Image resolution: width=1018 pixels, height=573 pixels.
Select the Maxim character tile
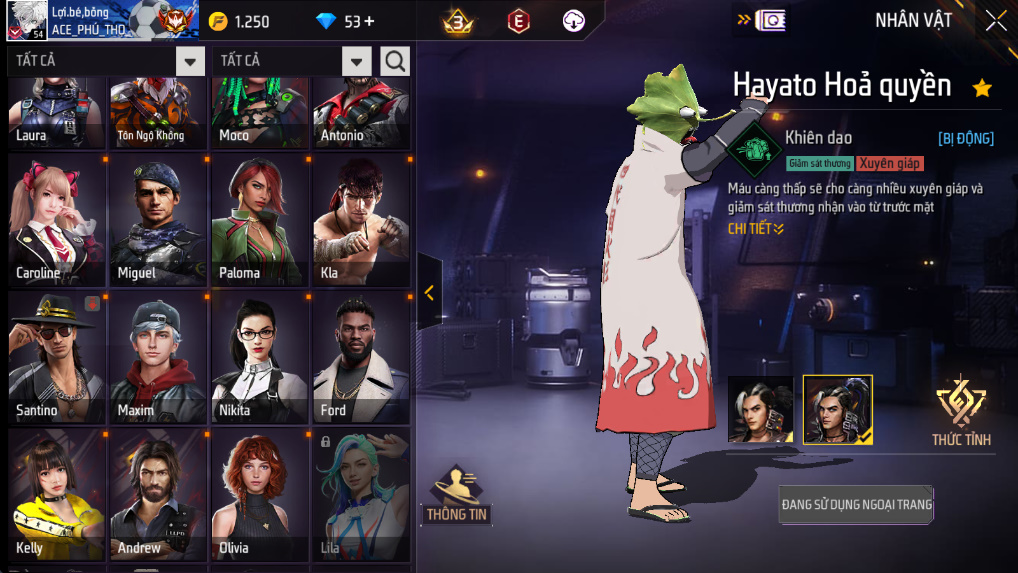pyautogui.click(x=158, y=358)
